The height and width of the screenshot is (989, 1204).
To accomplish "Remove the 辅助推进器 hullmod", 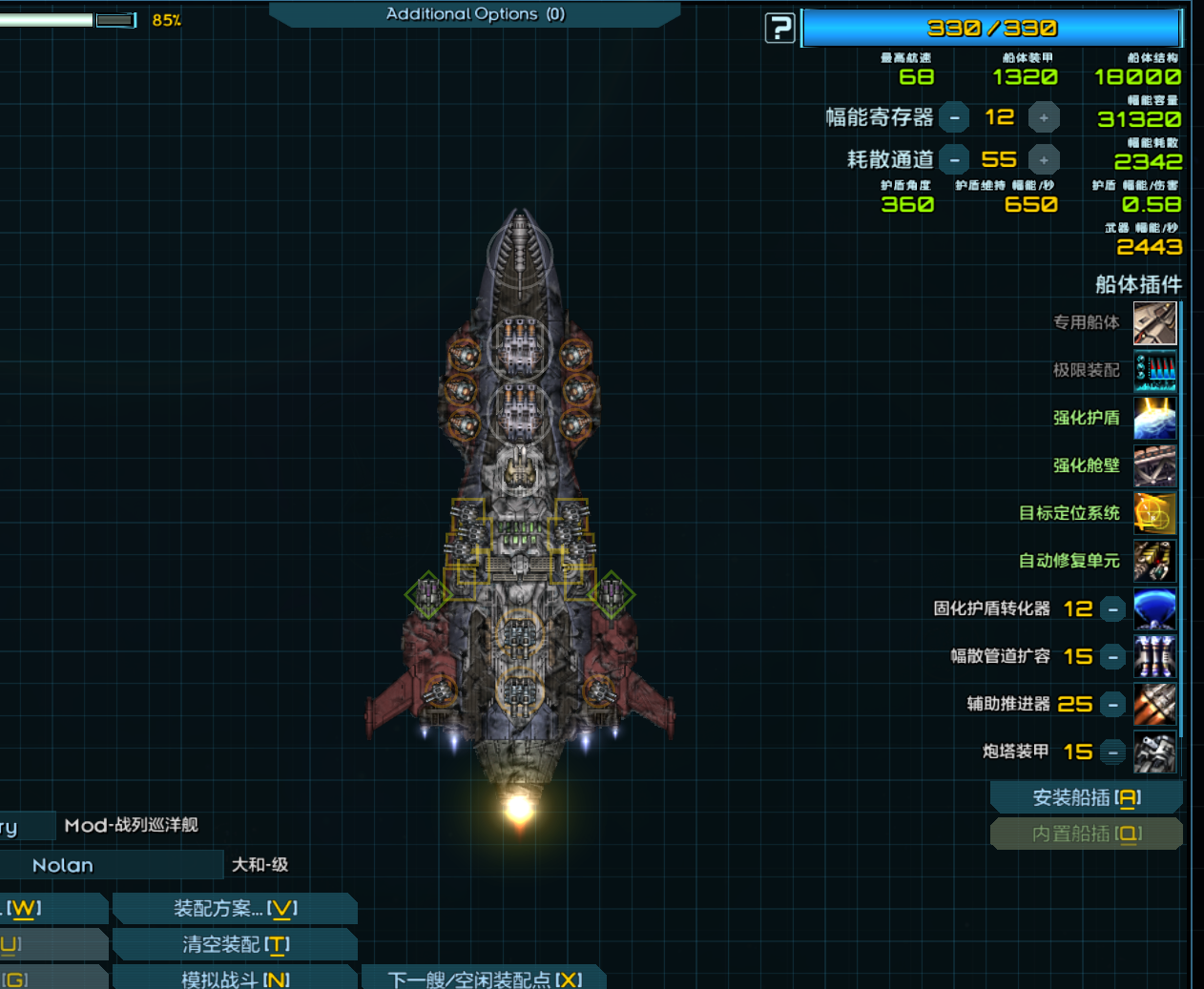I will point(1112,705).
